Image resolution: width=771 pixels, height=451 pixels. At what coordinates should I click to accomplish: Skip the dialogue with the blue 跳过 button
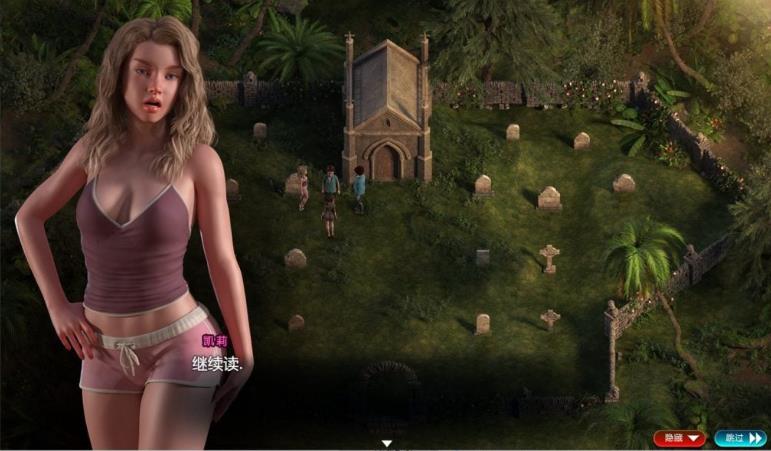pyautogui.click(x=740, y=438)
